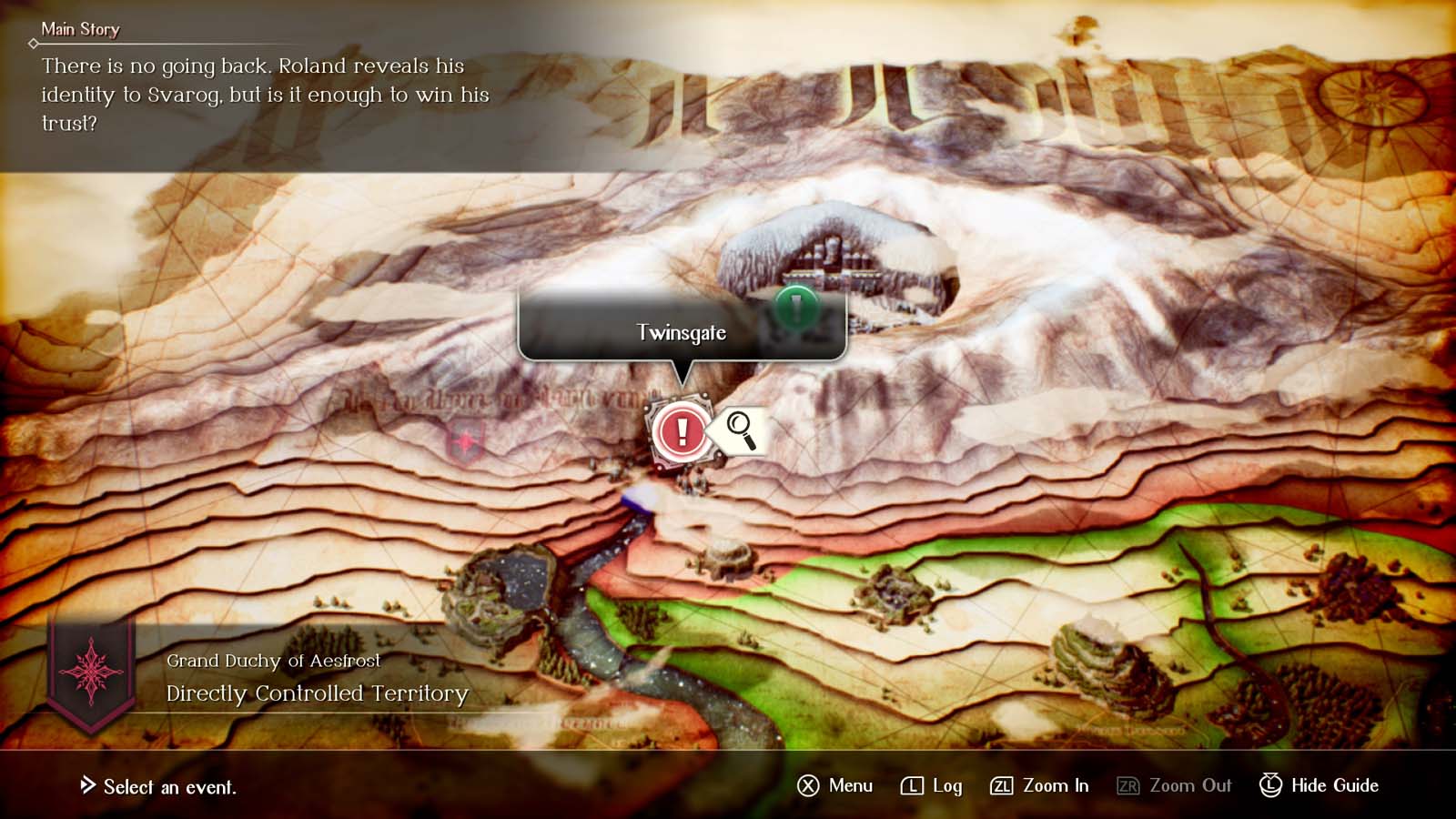The height and width of the screenshot is (819, 1456).
Task: Click the grayed ZR Zoom Out icon
Action: pos(1129,785)
